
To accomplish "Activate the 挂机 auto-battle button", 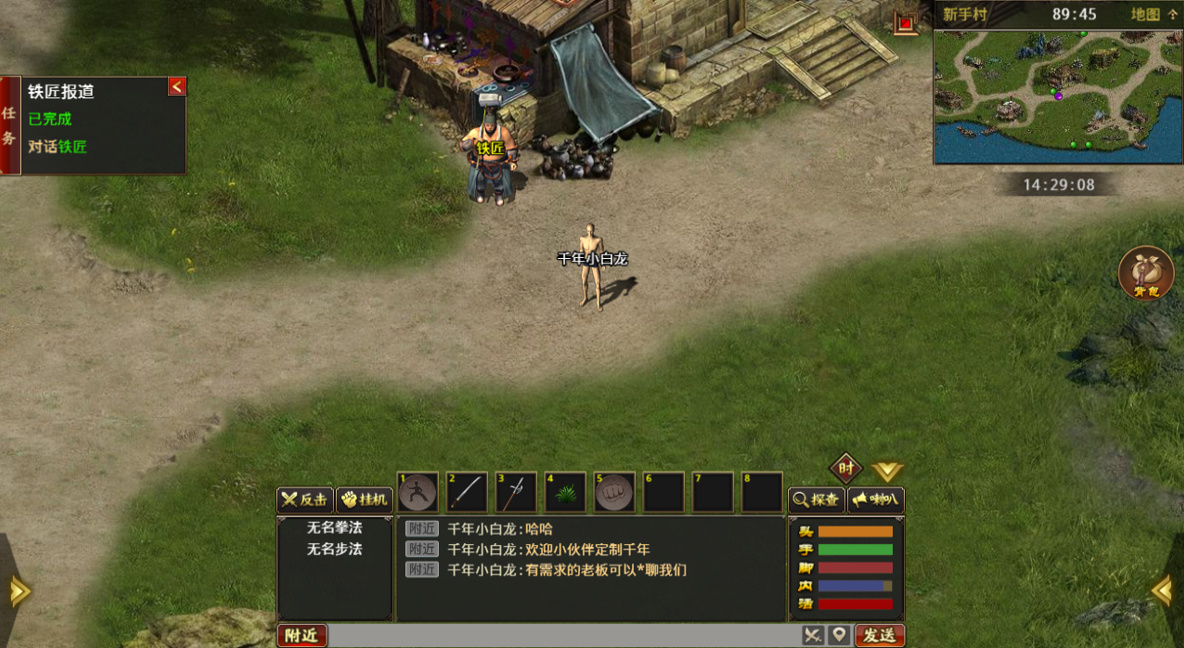I will point(364,500).
